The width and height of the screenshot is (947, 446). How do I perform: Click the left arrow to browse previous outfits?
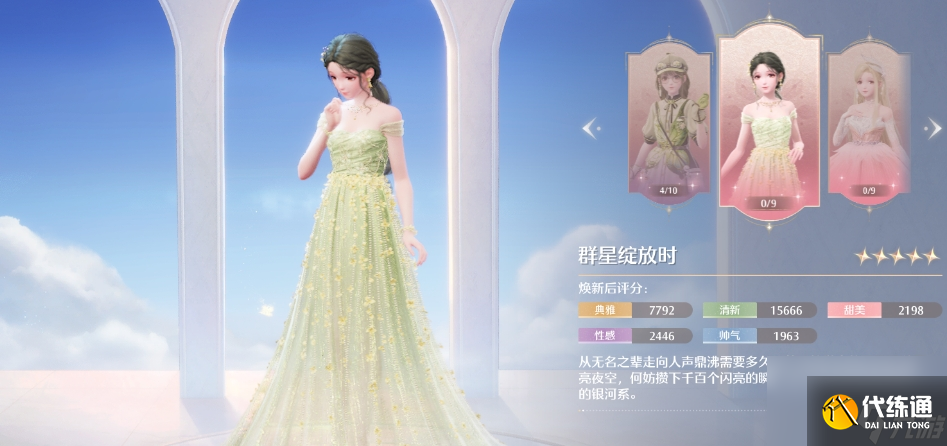tap(590, 127)
